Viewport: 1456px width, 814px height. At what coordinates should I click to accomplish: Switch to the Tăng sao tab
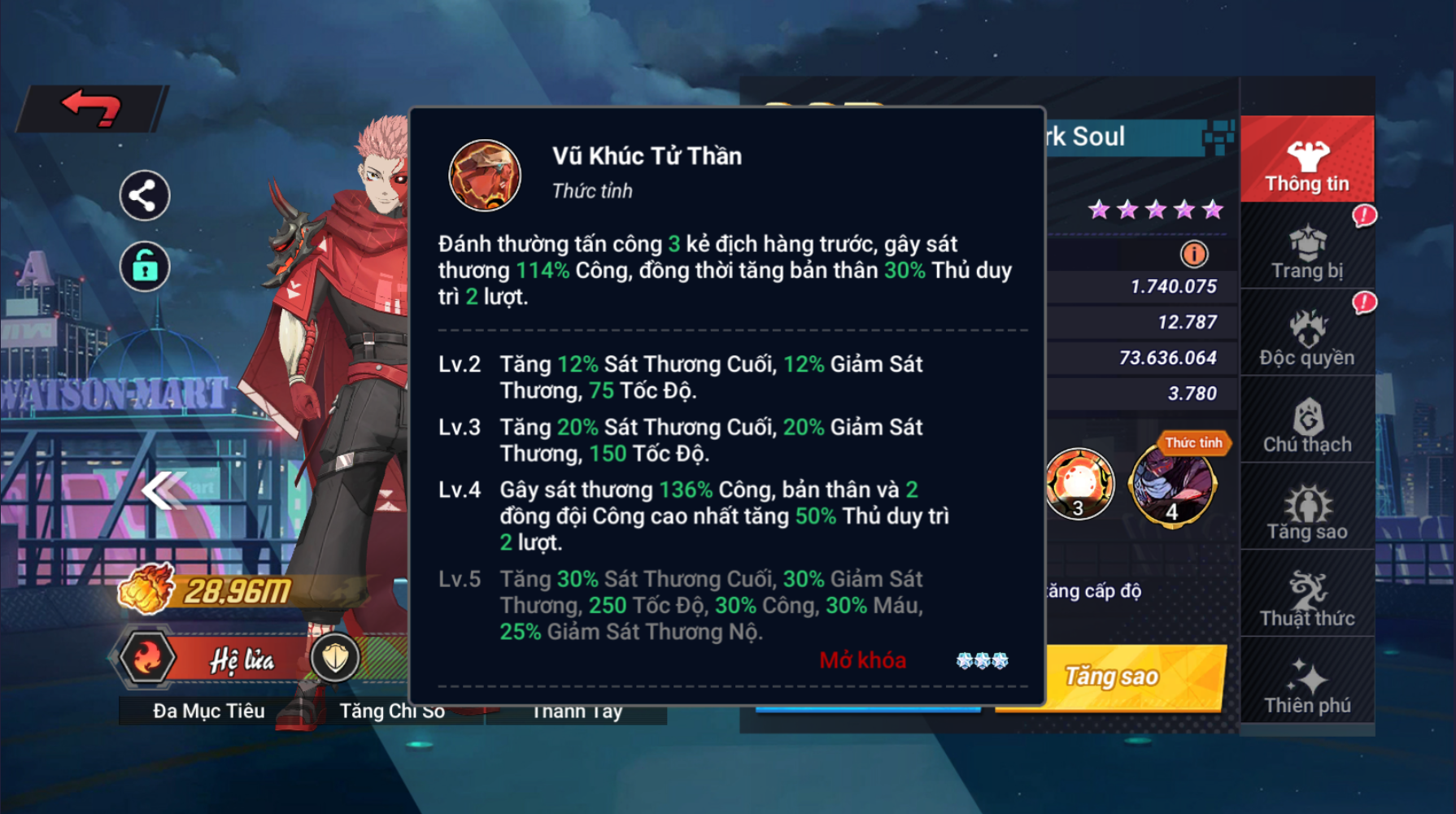click(1306, 512)
